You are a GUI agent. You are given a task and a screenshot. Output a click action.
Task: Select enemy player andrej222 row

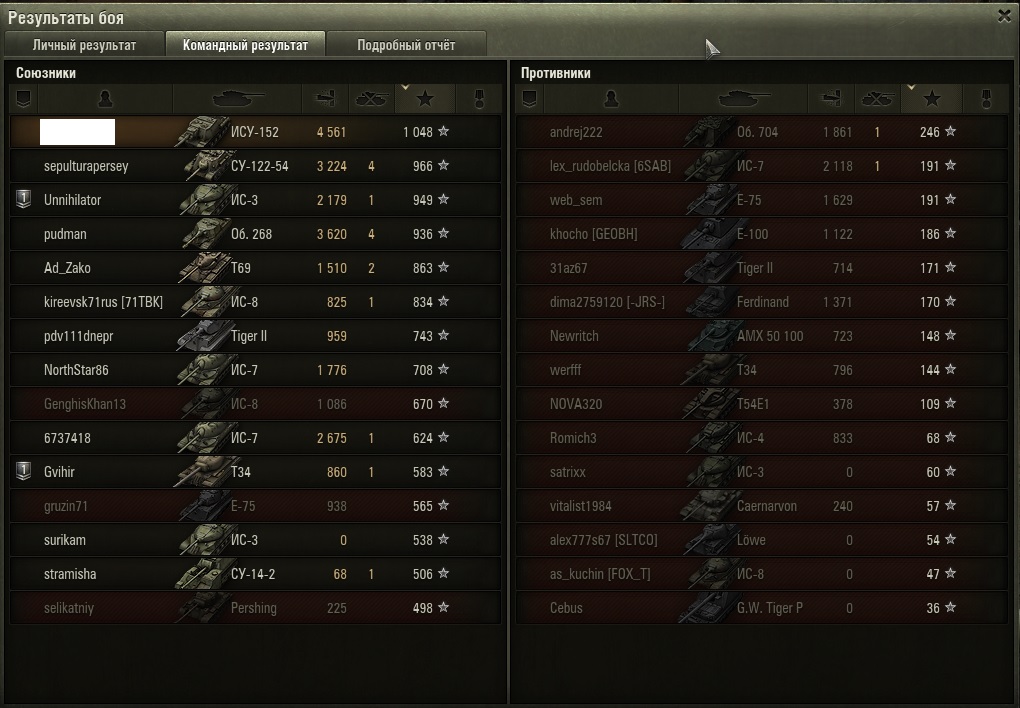(760, 132)
